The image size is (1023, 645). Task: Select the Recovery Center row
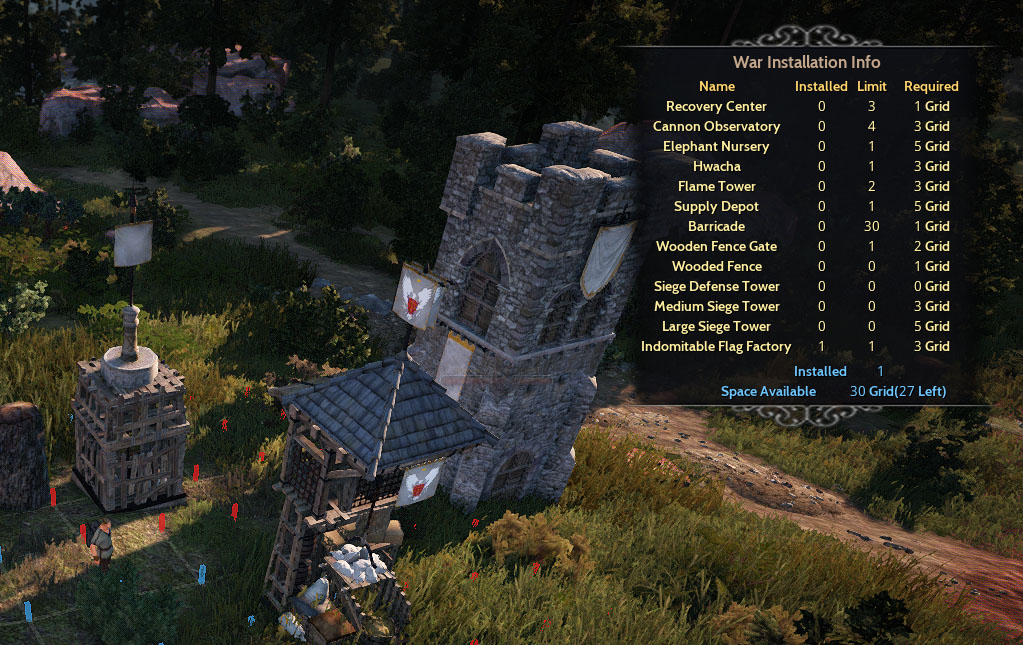click(x=716, y=106)
